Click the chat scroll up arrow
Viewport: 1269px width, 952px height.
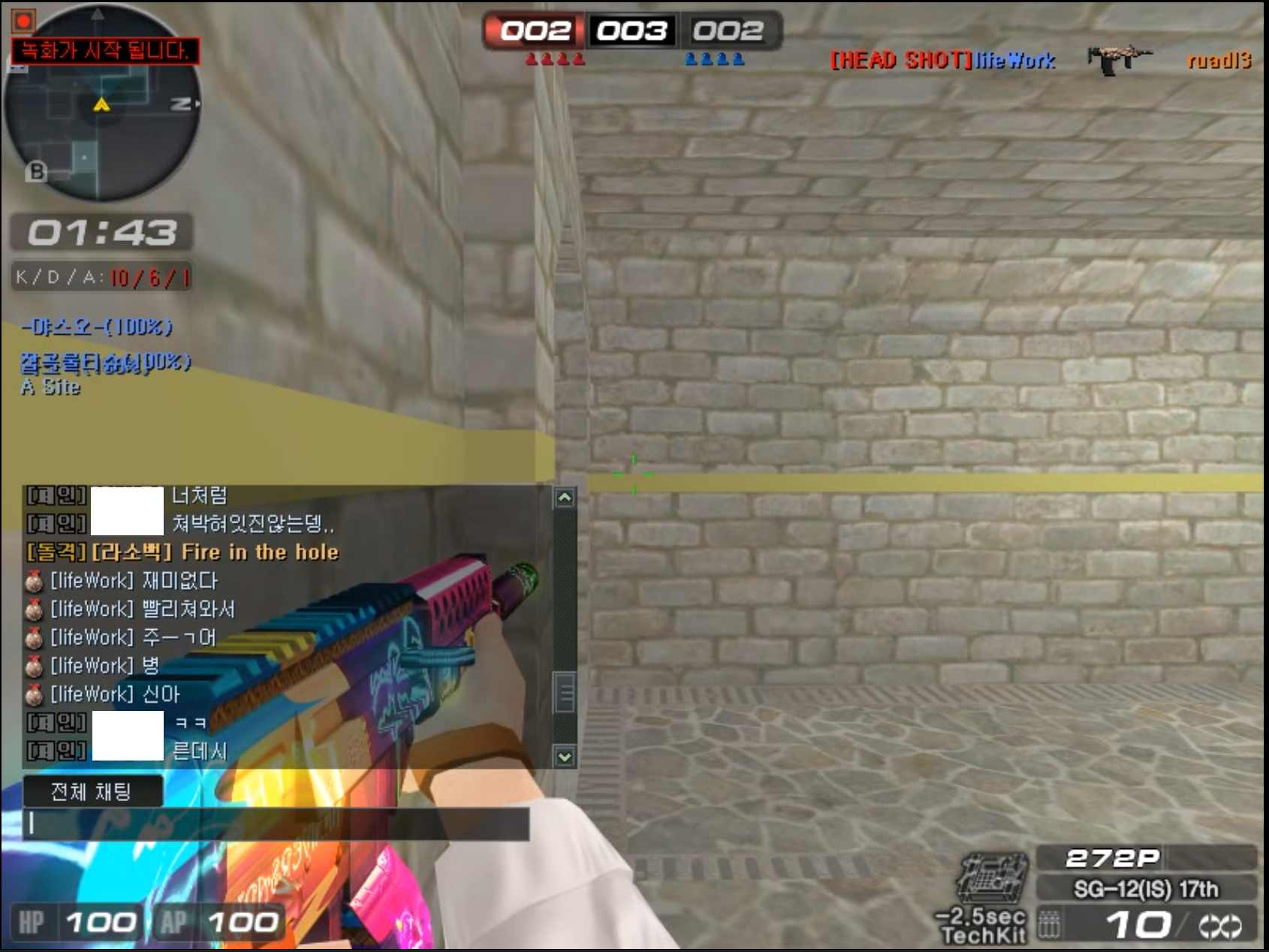pos(565,497)
